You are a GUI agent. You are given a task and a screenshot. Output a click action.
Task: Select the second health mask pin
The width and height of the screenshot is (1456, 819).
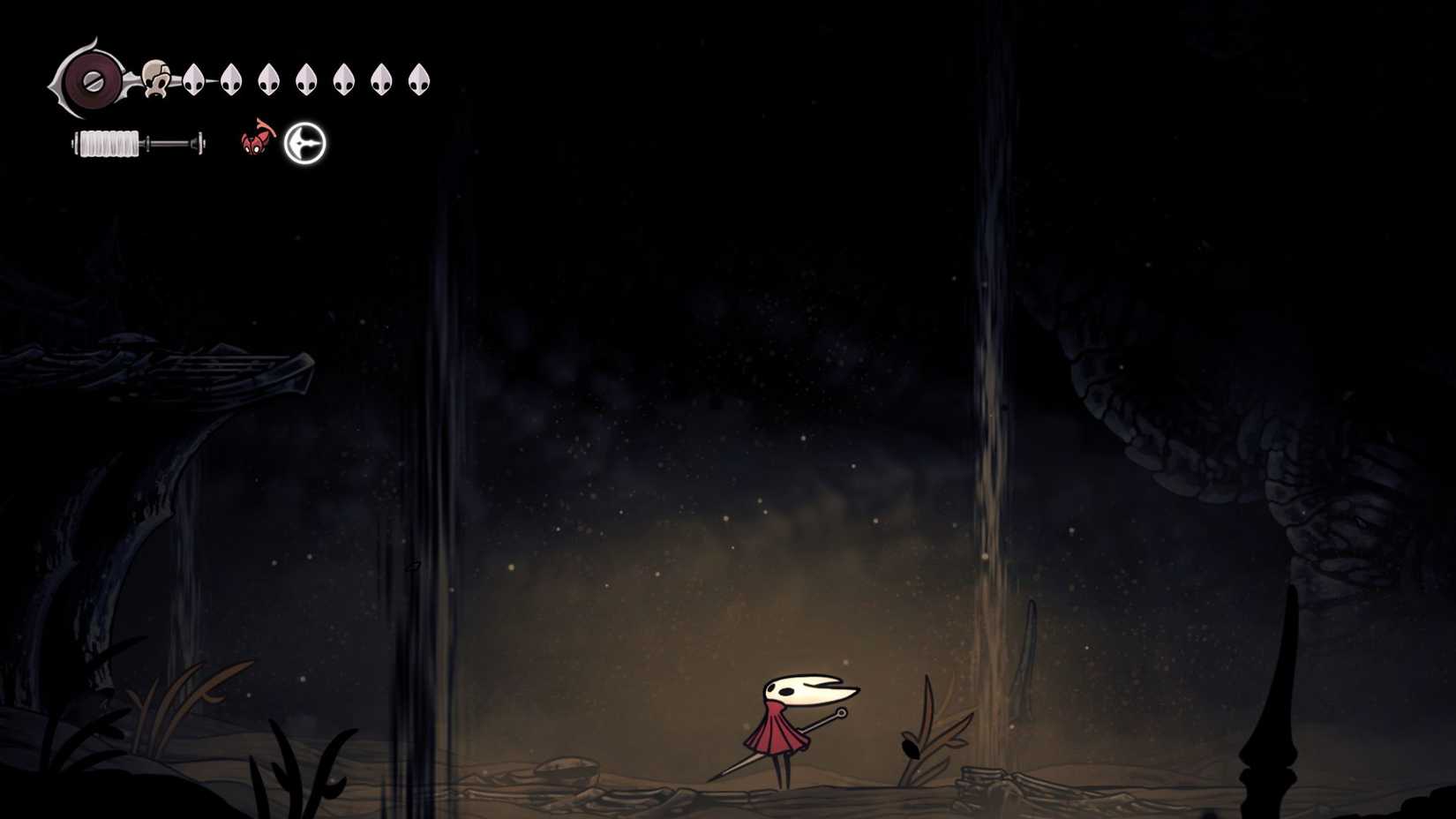[231, 78]
